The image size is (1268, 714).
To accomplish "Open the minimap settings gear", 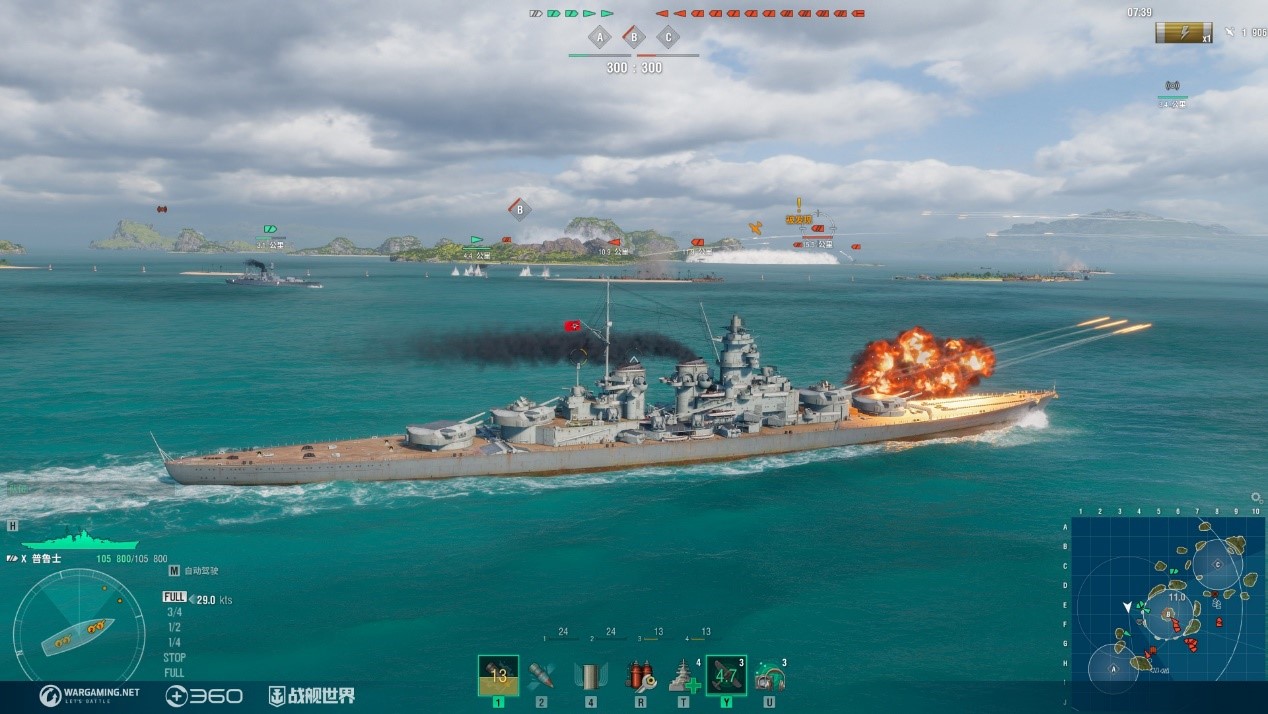I will pyautogui.click(x=1256, y=497).
